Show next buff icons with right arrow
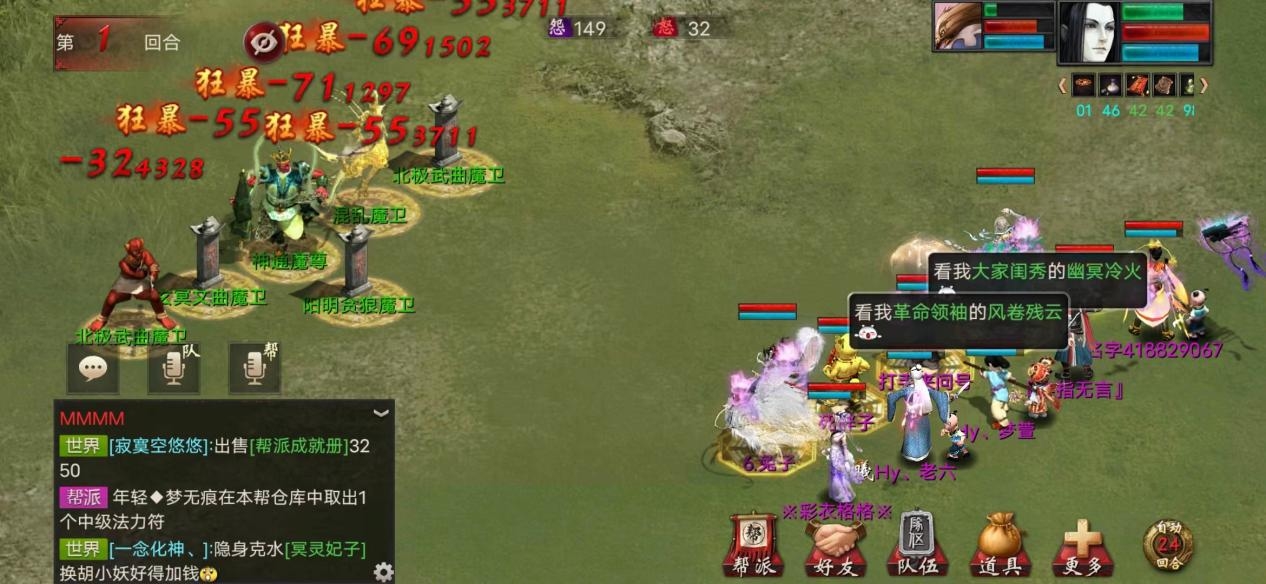1266x584 pixels. (x=1204, y=85)
